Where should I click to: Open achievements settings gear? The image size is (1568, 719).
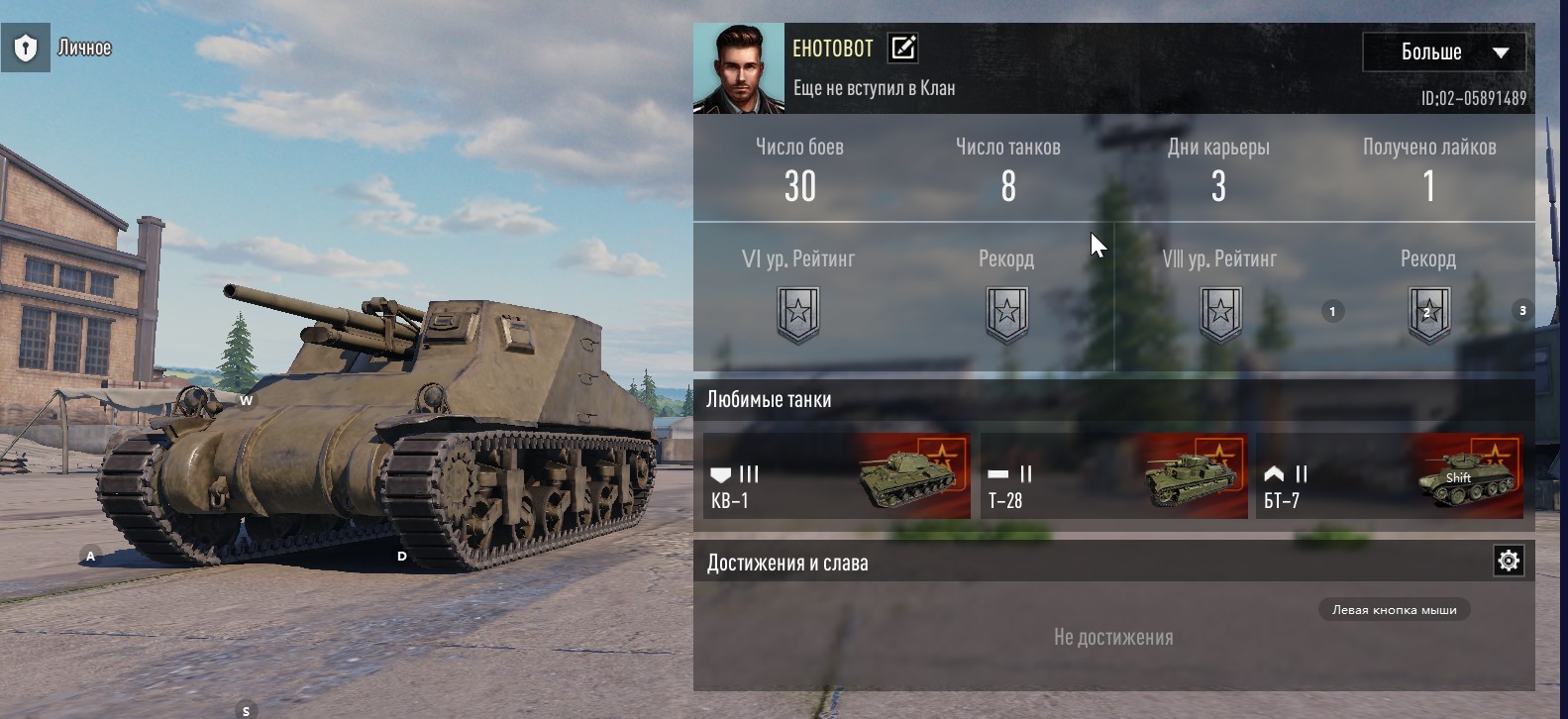click(x=1508, y=562)
